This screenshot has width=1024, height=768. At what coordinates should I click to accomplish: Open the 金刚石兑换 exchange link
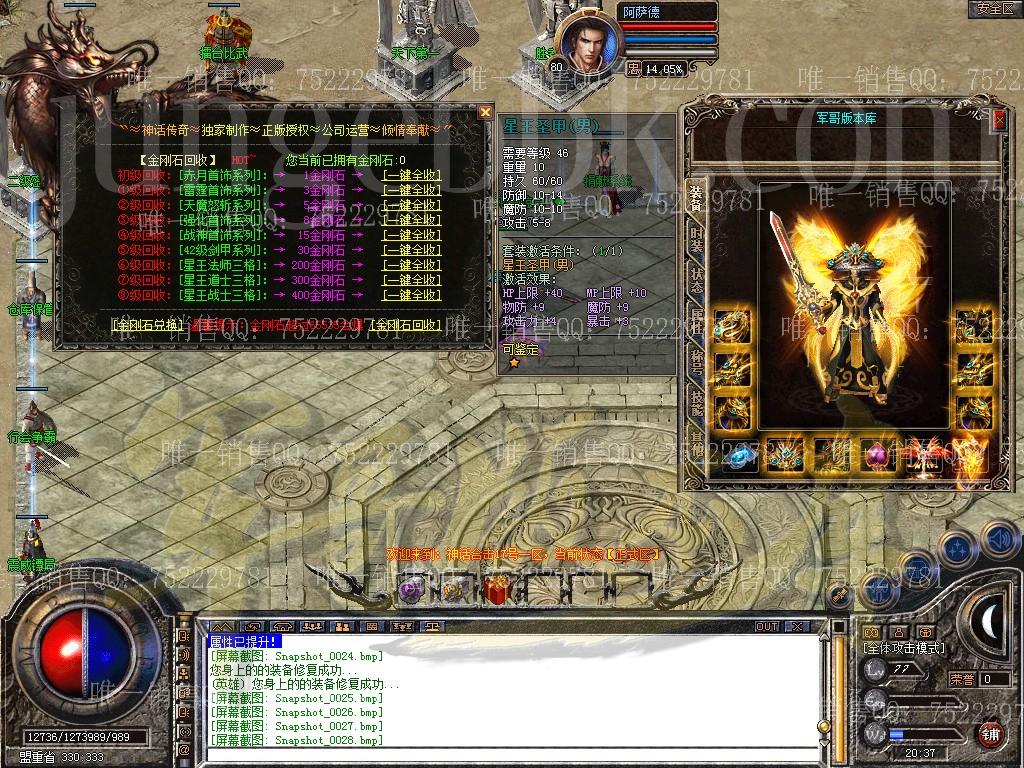pyautogui.click(x=148, y=325)
